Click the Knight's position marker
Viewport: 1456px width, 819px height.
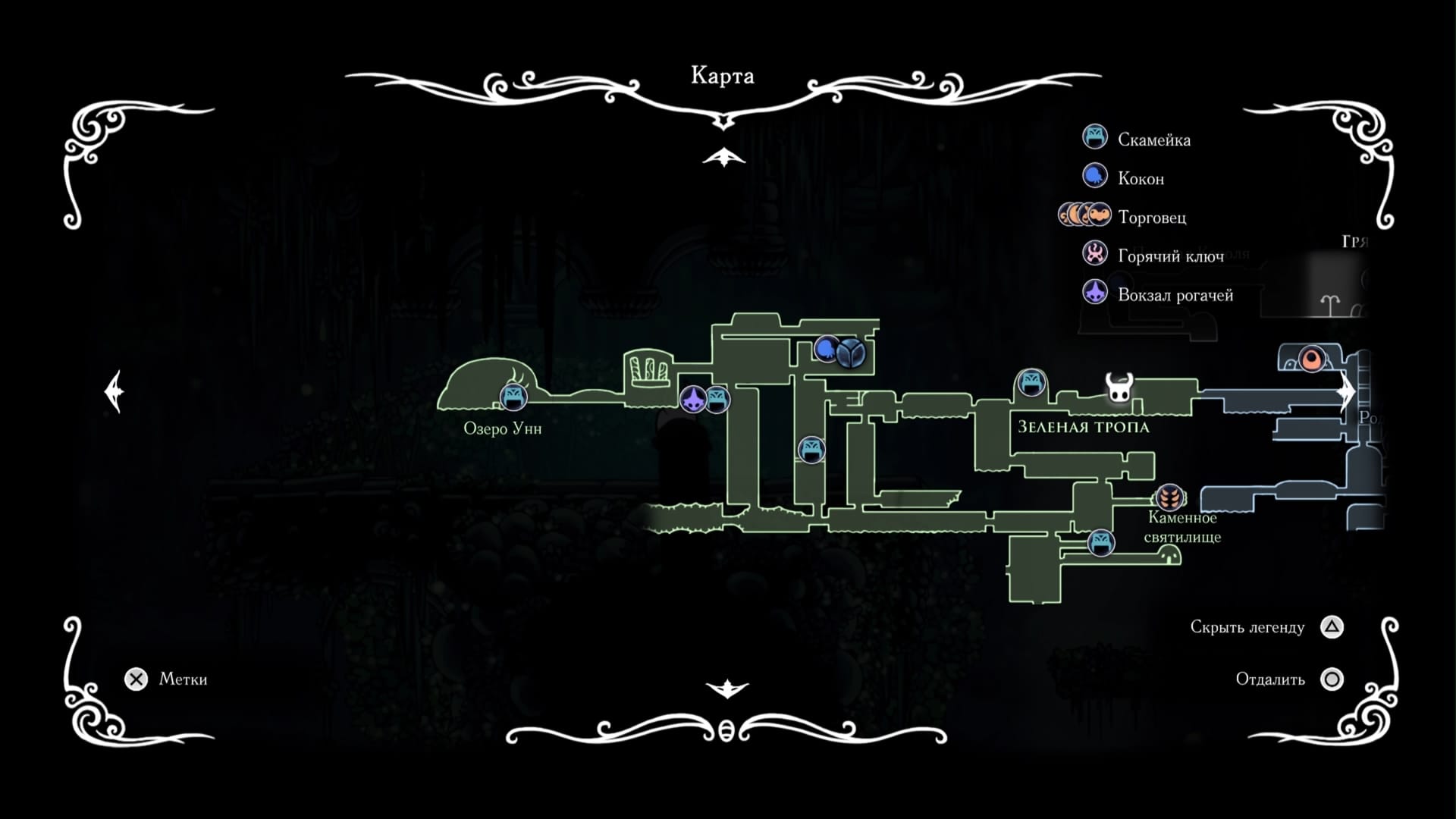point(1119,388)
